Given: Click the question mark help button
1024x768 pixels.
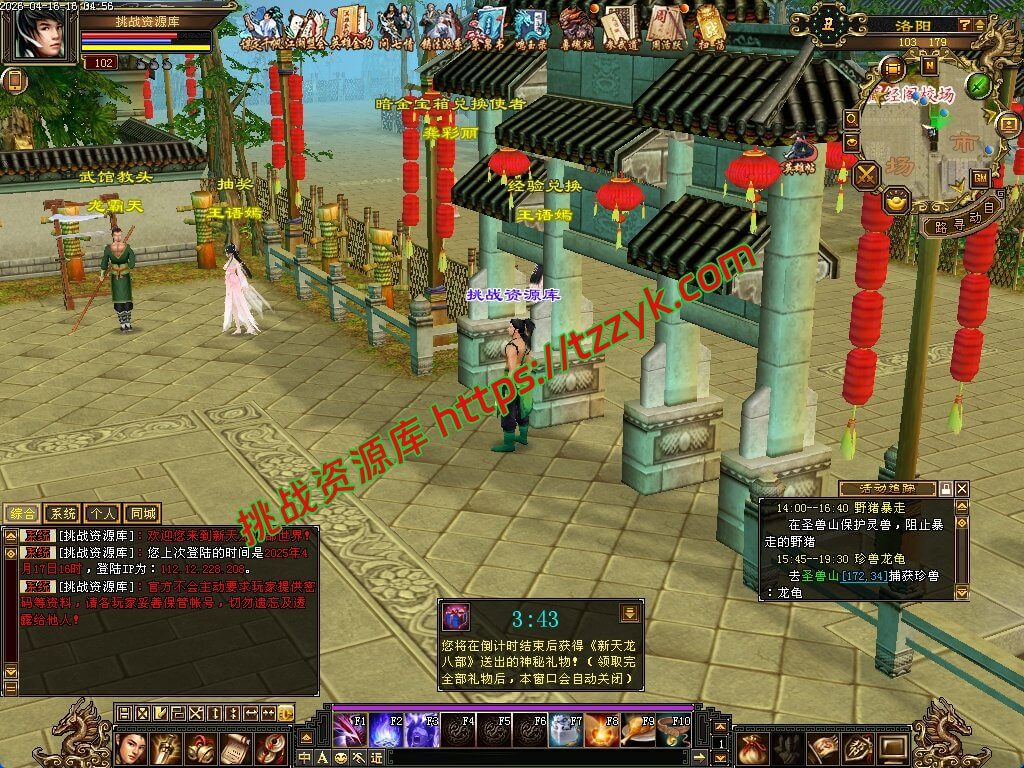Looking at the screenshot, I should click(965, 24).
